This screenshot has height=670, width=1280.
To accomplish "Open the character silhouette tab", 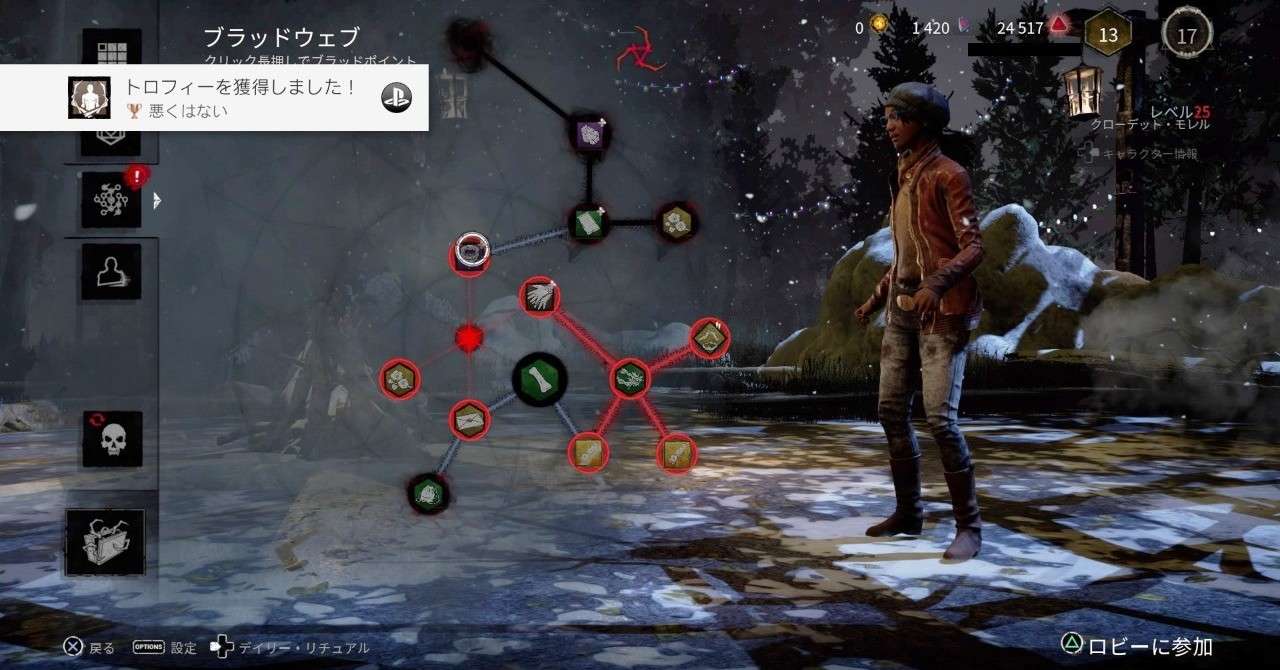I will tap(111, 272).
